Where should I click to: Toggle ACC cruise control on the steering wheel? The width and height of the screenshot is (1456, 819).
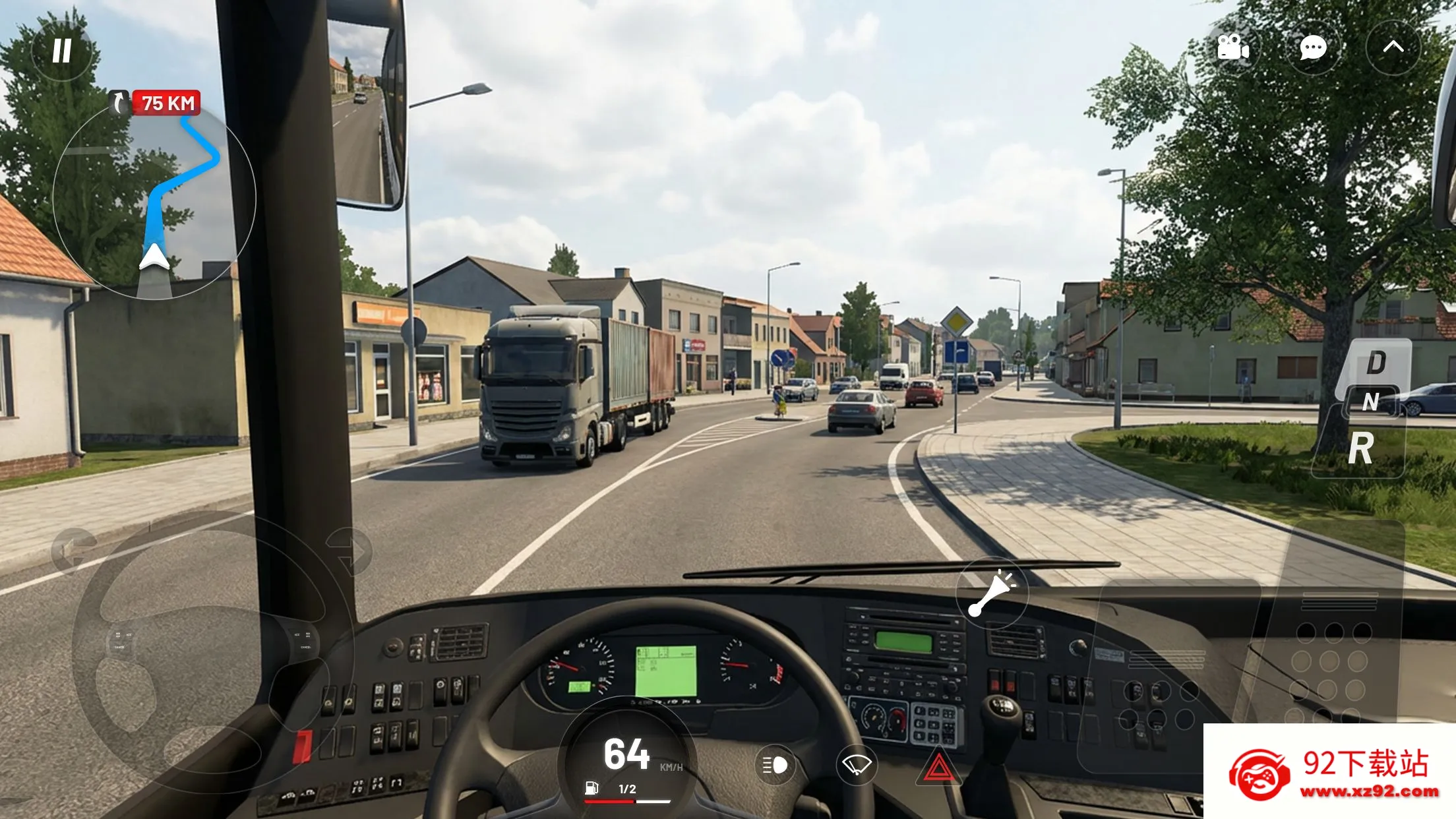(298, 634)
